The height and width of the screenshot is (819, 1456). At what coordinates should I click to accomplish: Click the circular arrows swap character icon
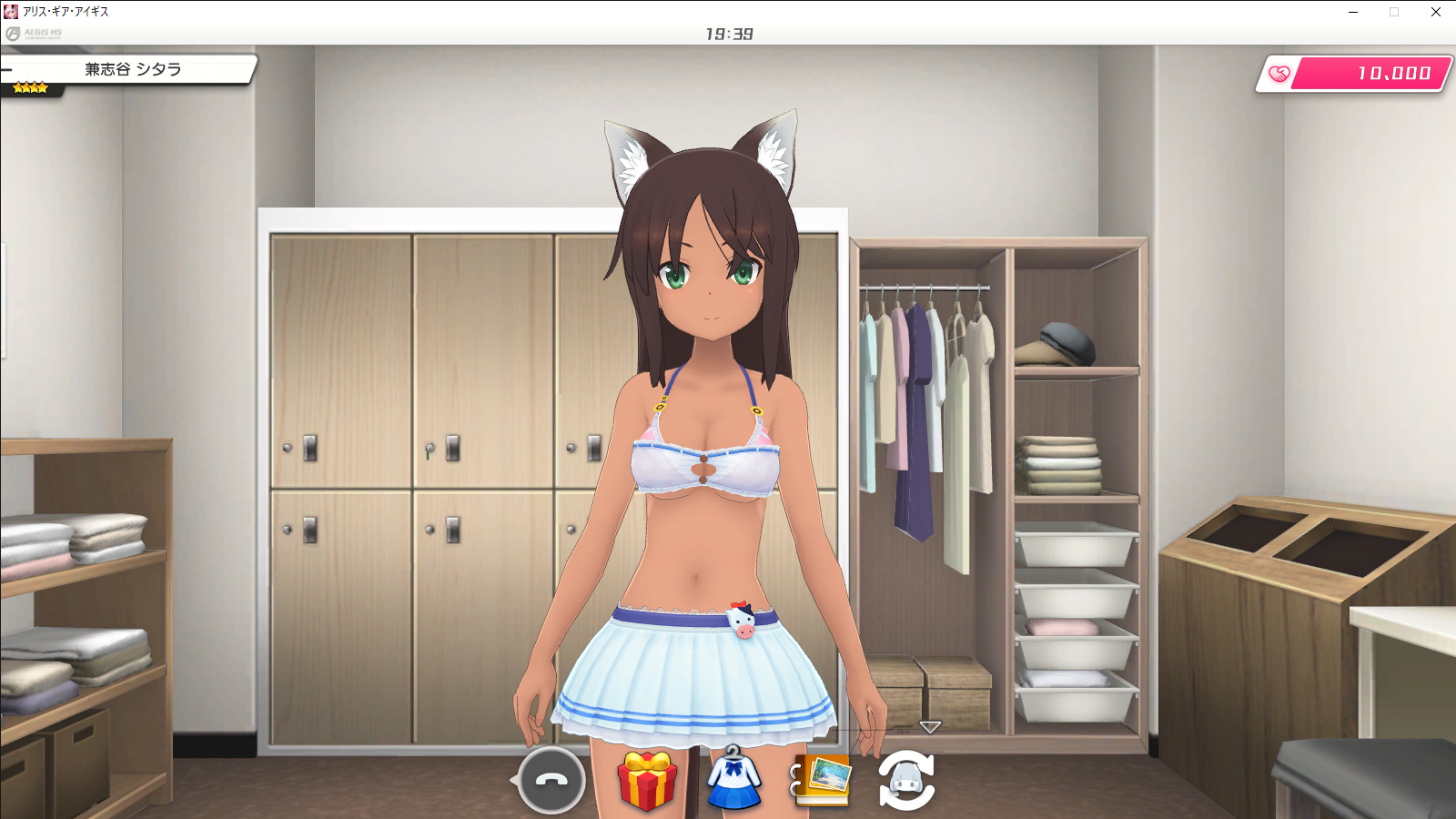click(906, 781)
